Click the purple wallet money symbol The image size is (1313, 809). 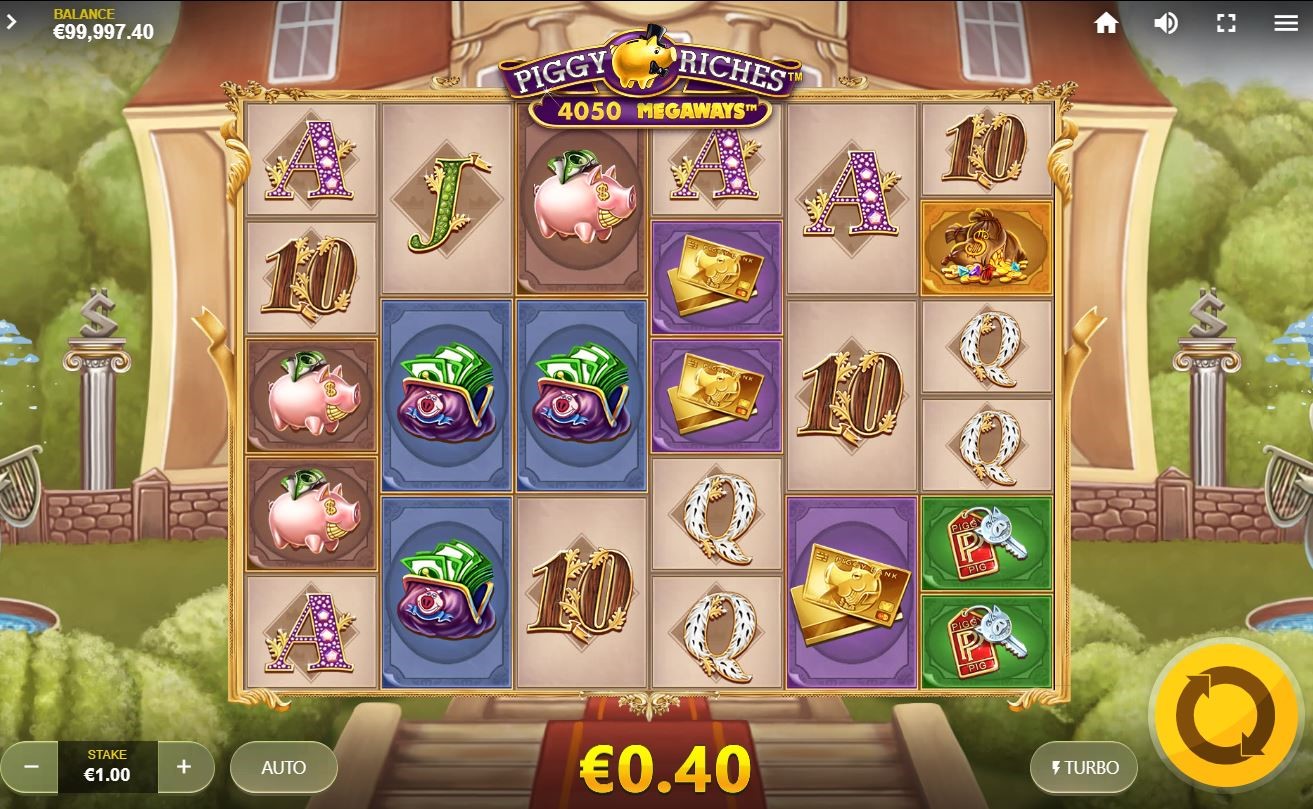click(x=447, y=394)
